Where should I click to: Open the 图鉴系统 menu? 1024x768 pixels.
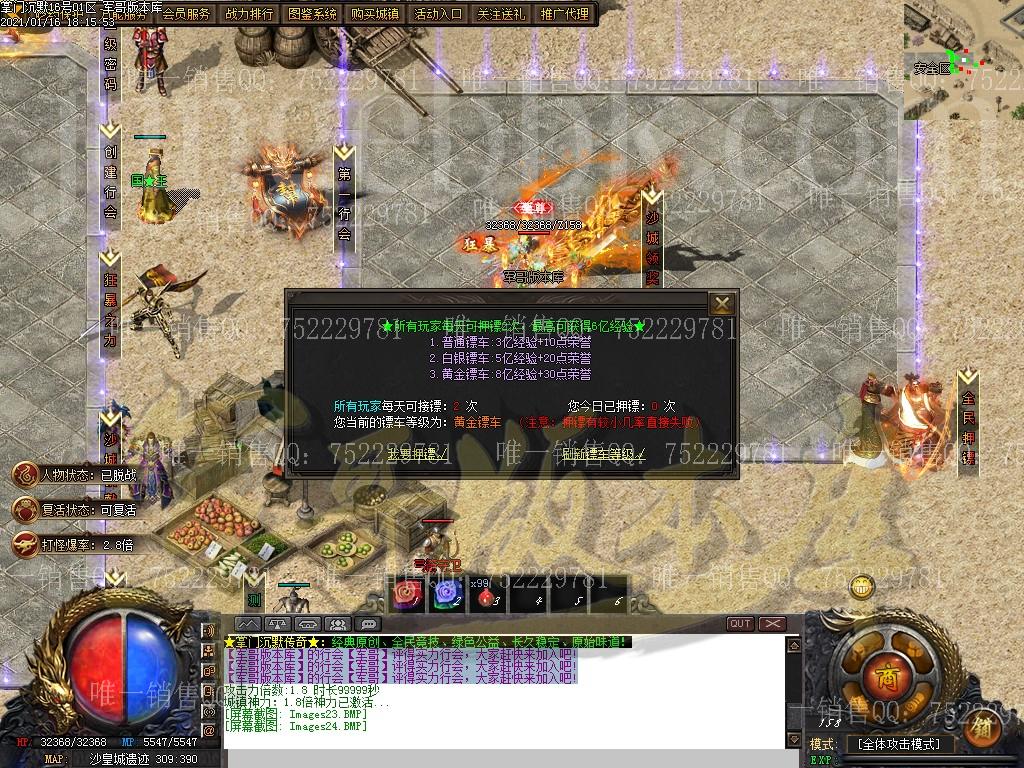(312, 14)
